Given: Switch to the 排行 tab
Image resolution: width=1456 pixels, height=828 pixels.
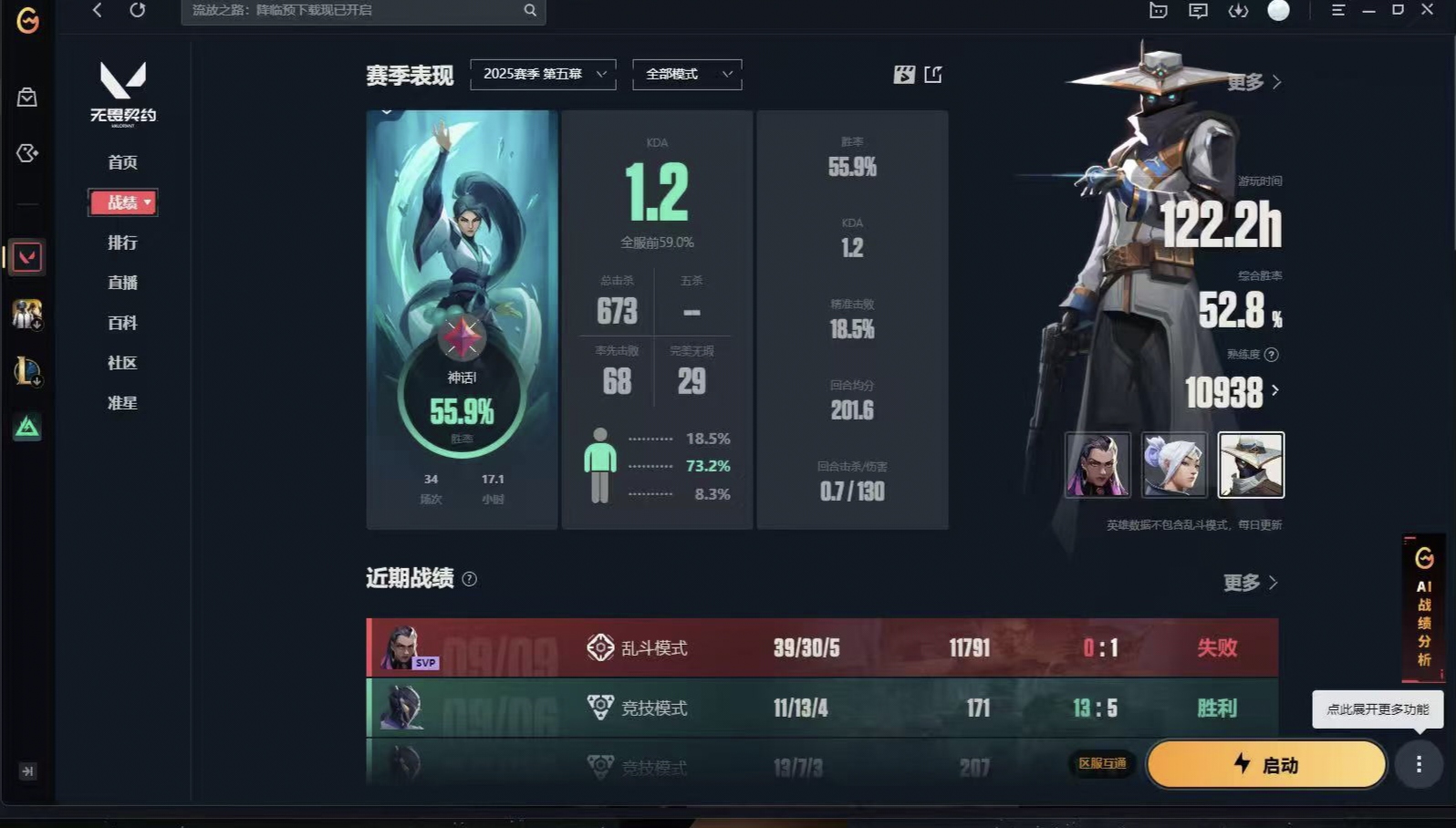Looking at the screenshot, I should click(x=122, y=243).
